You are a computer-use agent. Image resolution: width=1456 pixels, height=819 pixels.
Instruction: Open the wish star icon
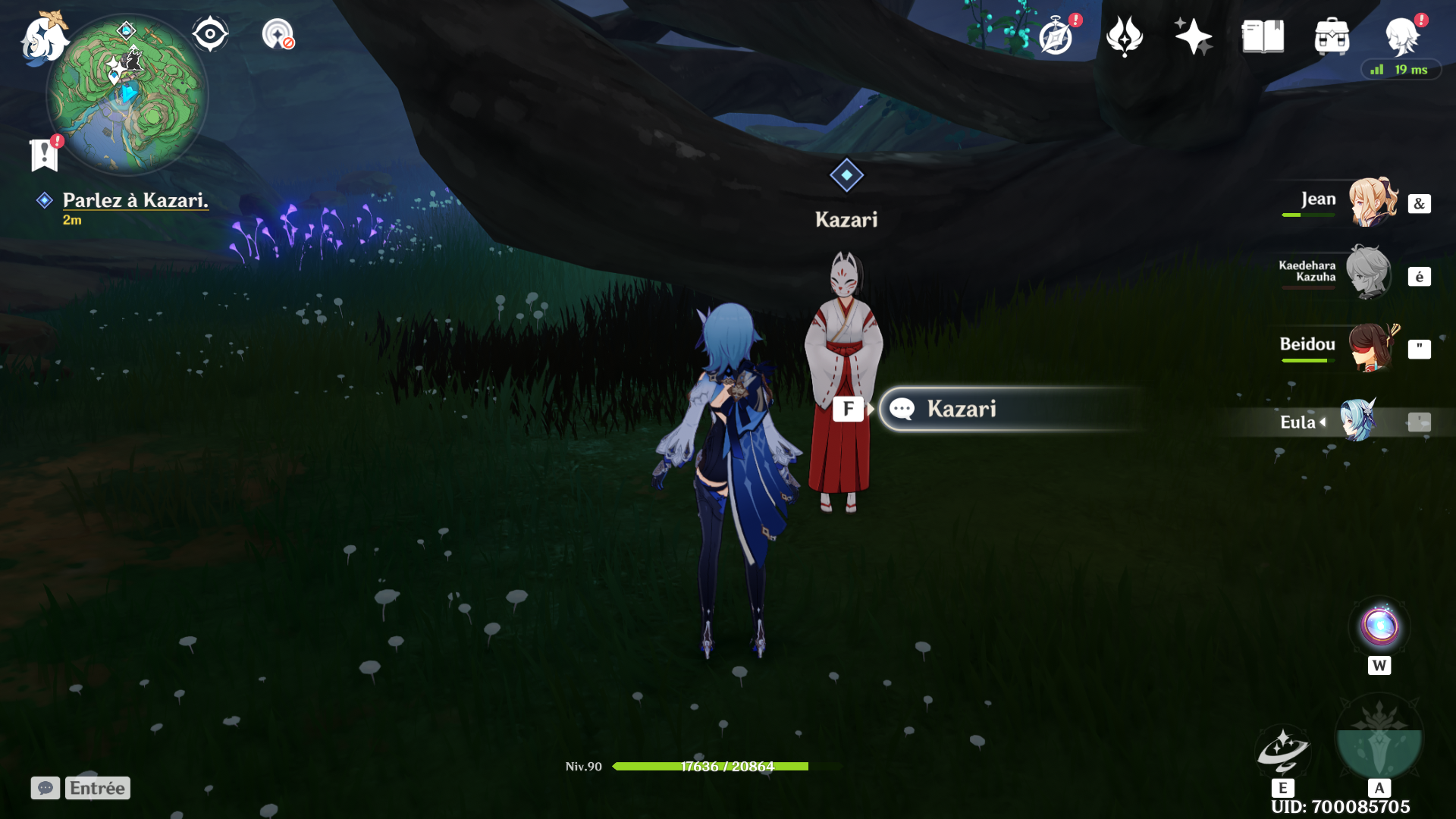click(x=1193, y=36)
